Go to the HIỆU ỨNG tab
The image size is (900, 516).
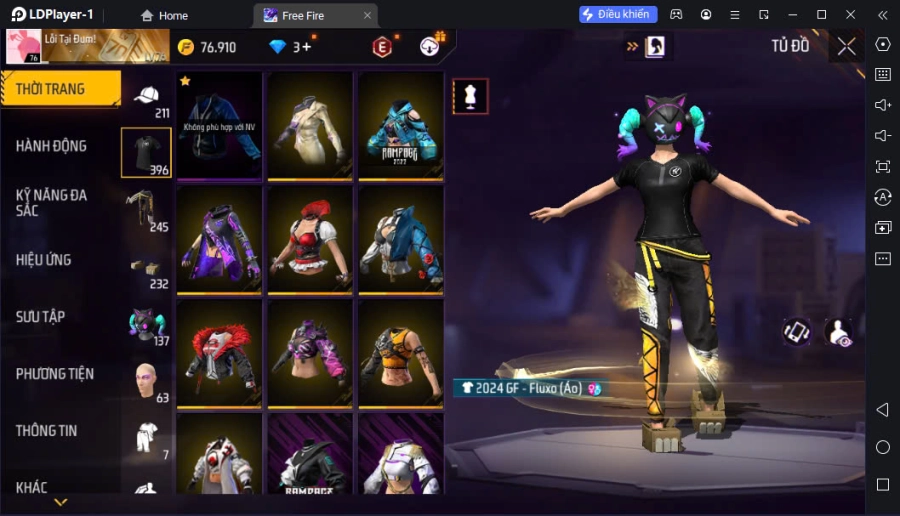pos(44,260)
